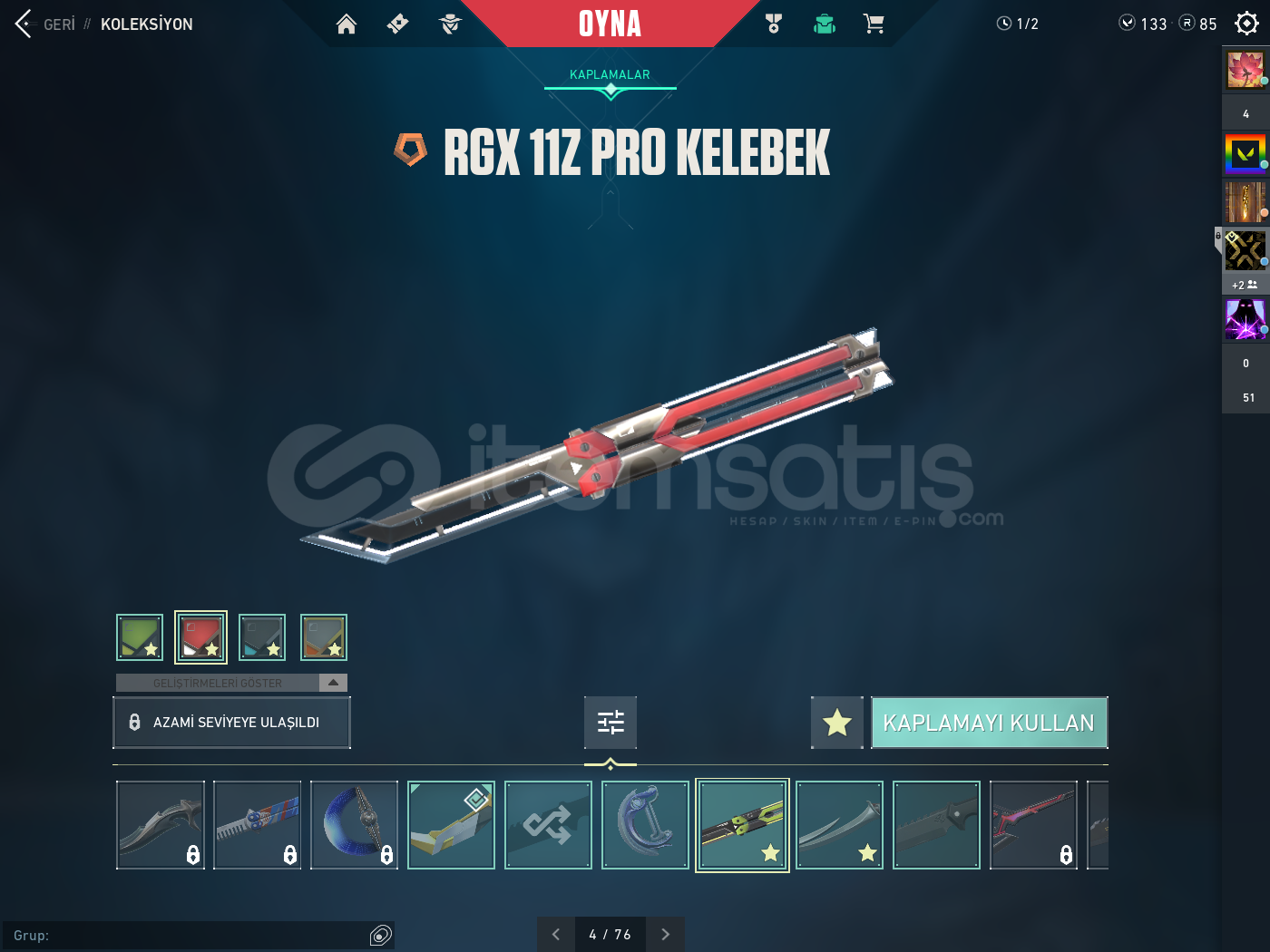This screenshot has height=952, width=1270.
Task: Open the OYNA menu
Action: pyautogui.click(x=610, y=24)
